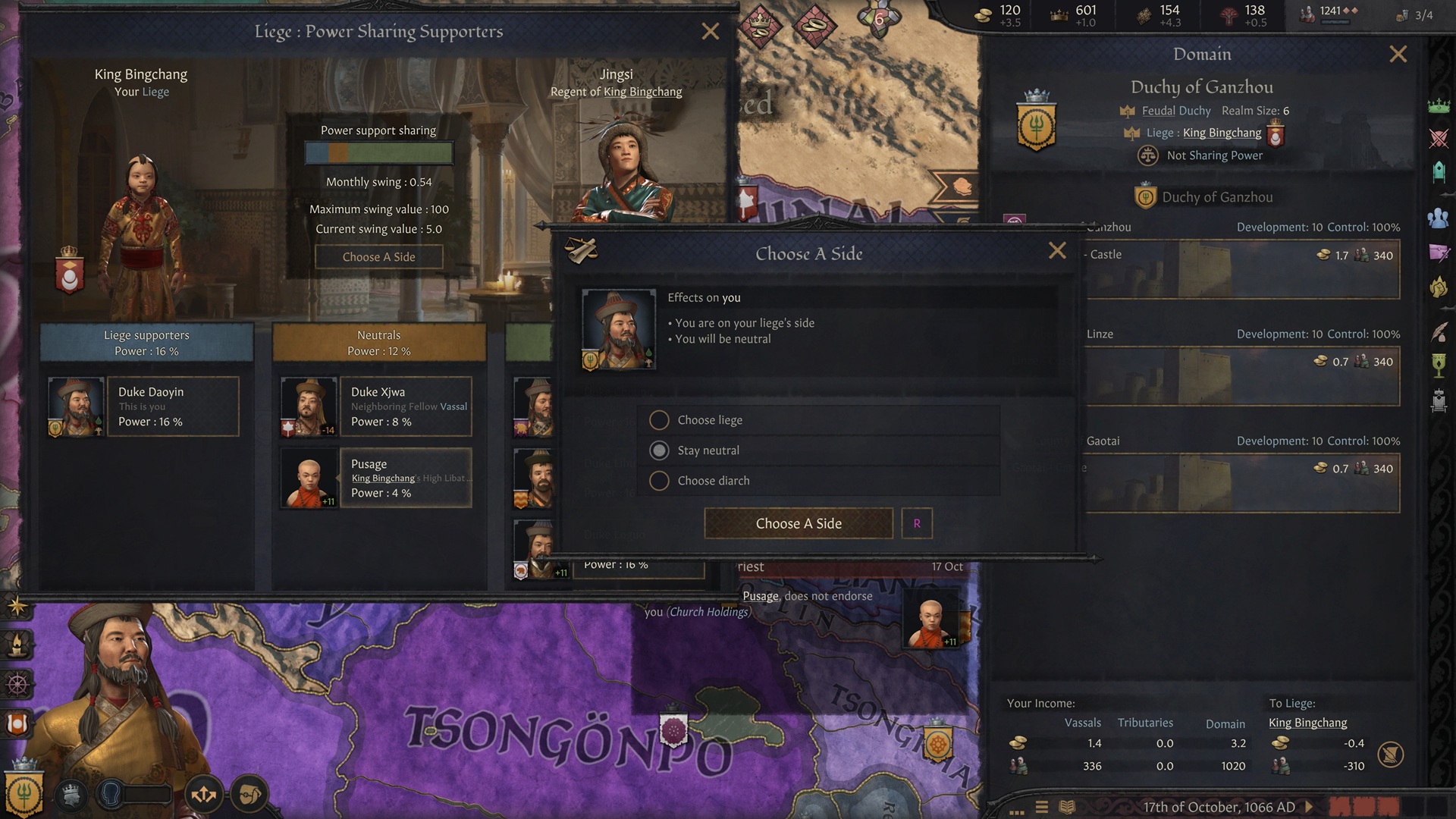Open the King Bingchang liege link in Domain

click(x=1222, y=133)
